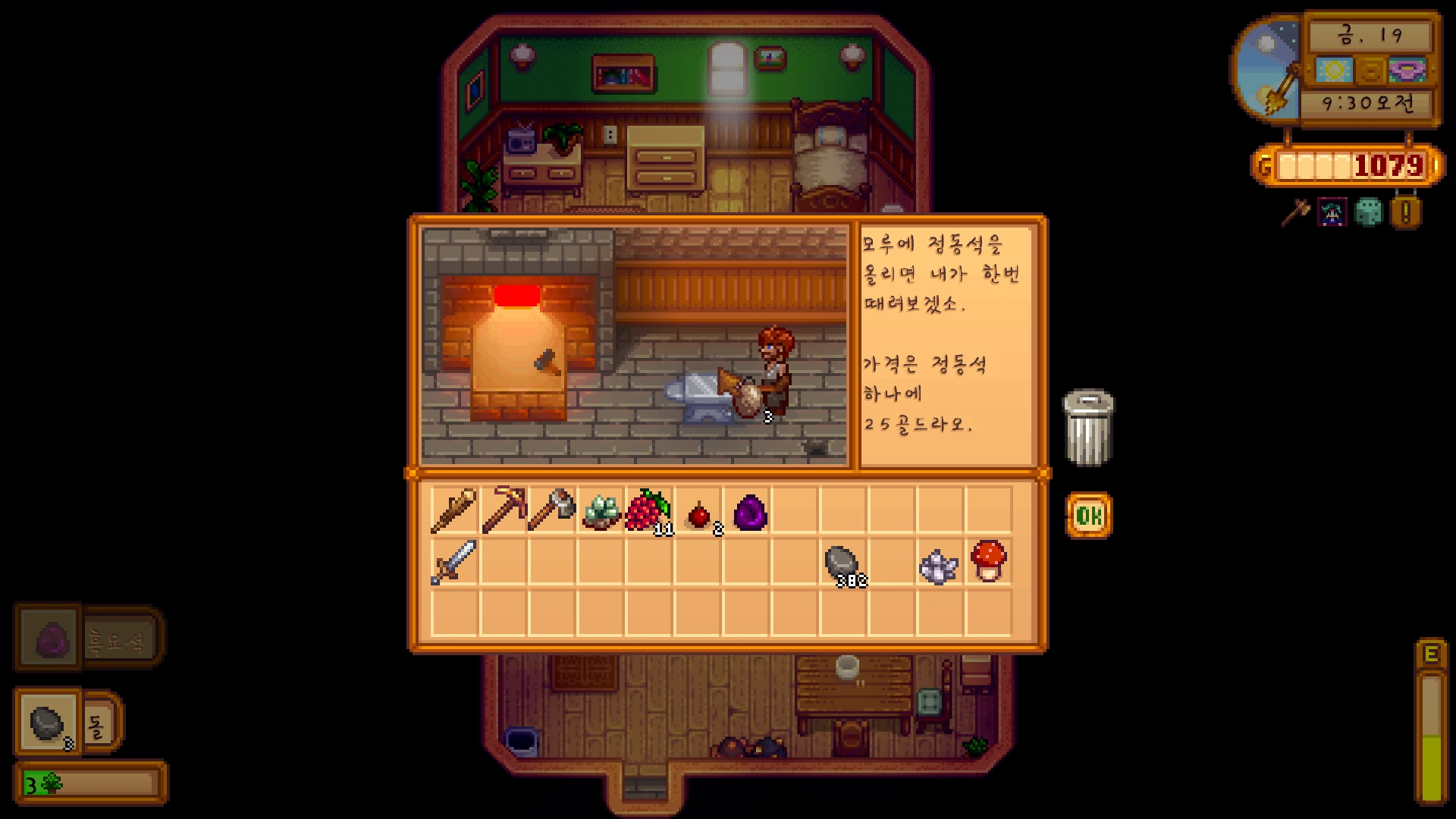Click the trash can beside the menu
The height and width of the screenshot is (819, 1456).
tap(1088, 426)
